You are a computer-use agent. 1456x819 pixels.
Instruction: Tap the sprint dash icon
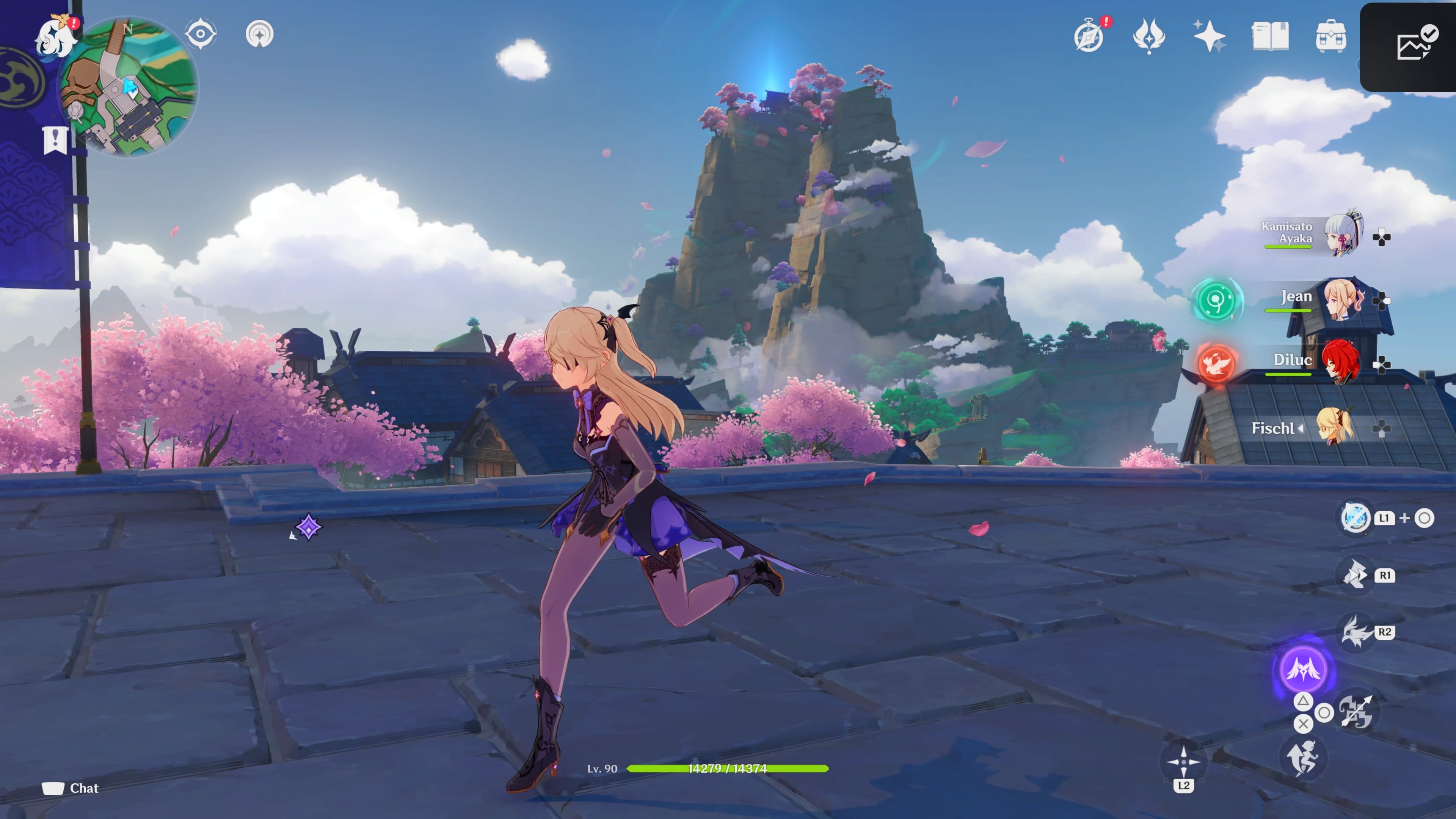click(1302, 758)
